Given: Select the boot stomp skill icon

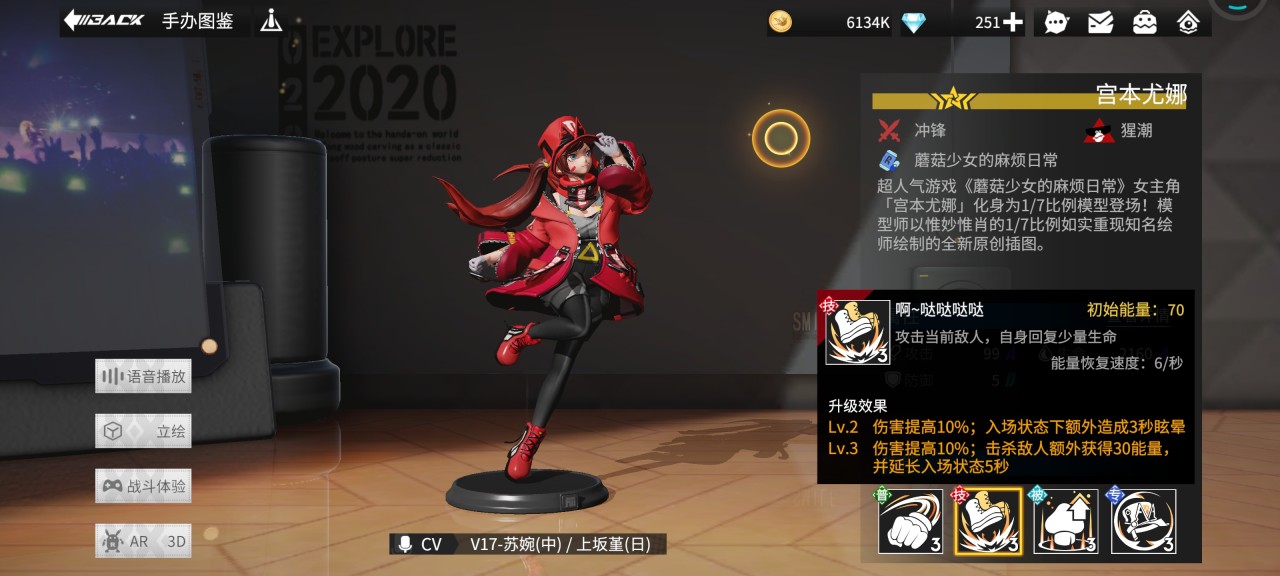Looking at the screenshot, I should pyautogui.click(x=988, y=521).
